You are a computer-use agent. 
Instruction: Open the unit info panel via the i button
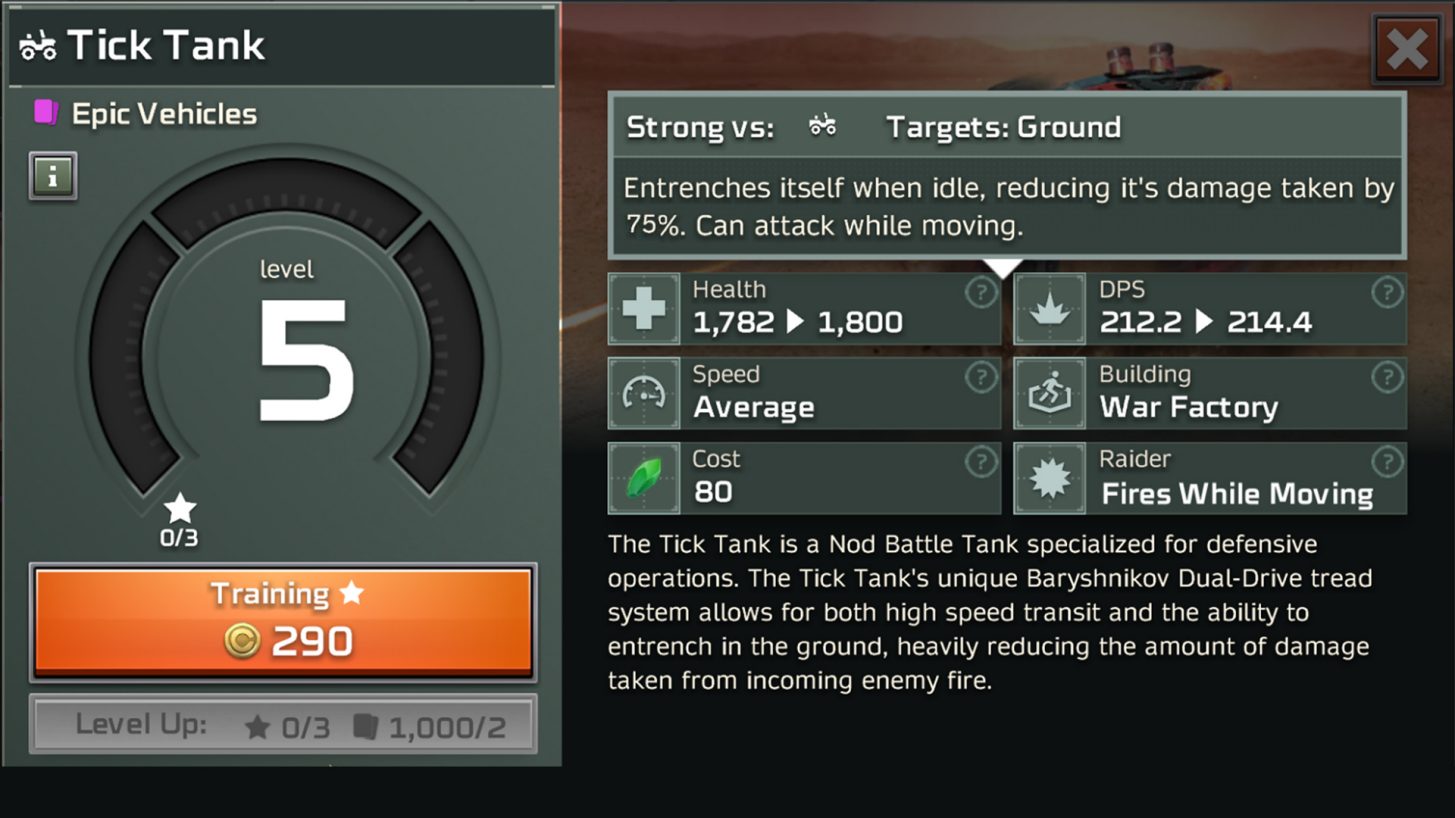pos(51,177)
